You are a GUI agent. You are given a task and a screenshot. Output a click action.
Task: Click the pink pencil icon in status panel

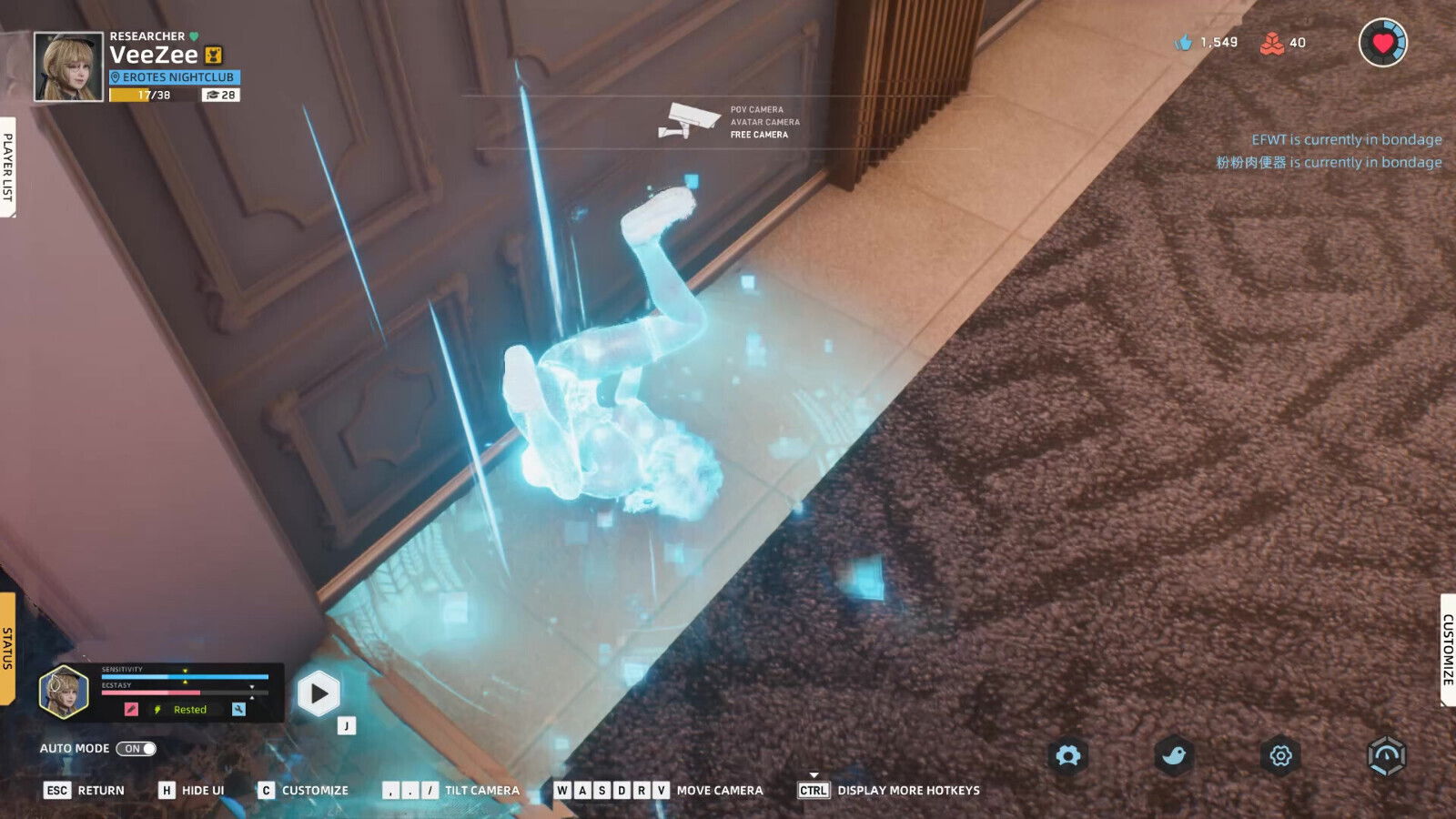pos(131,710)
